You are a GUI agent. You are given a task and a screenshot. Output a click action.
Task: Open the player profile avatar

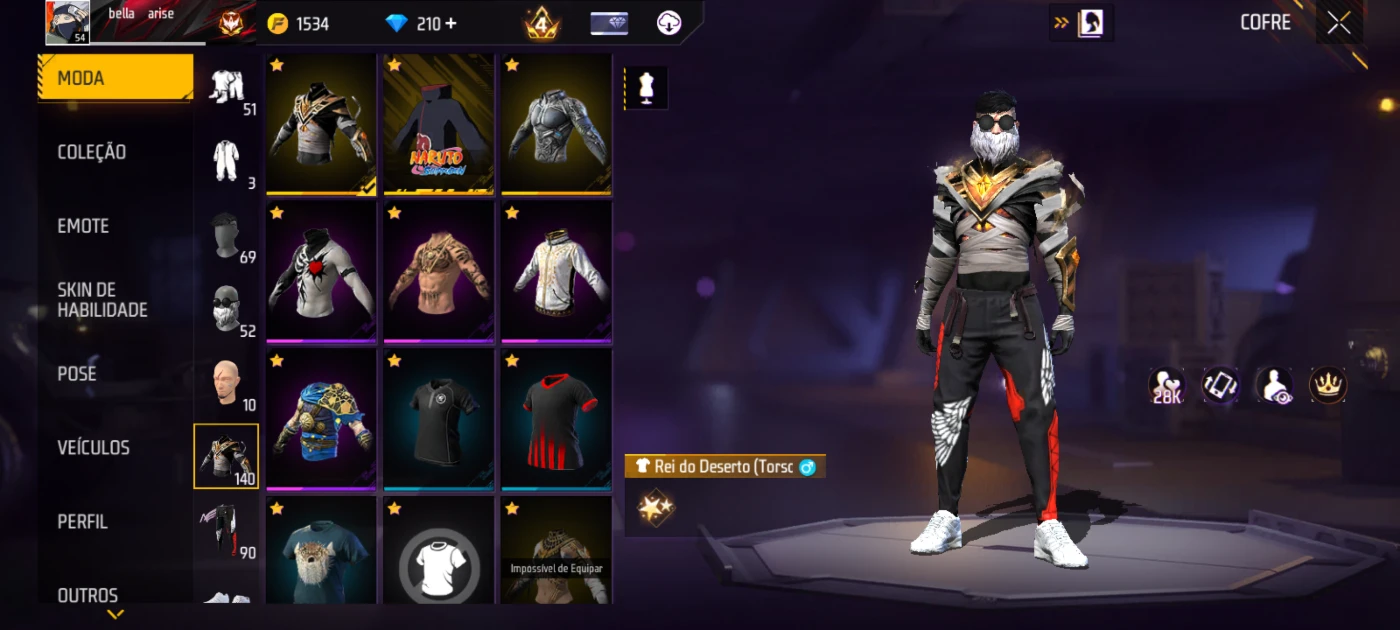[x=68, y=22]
